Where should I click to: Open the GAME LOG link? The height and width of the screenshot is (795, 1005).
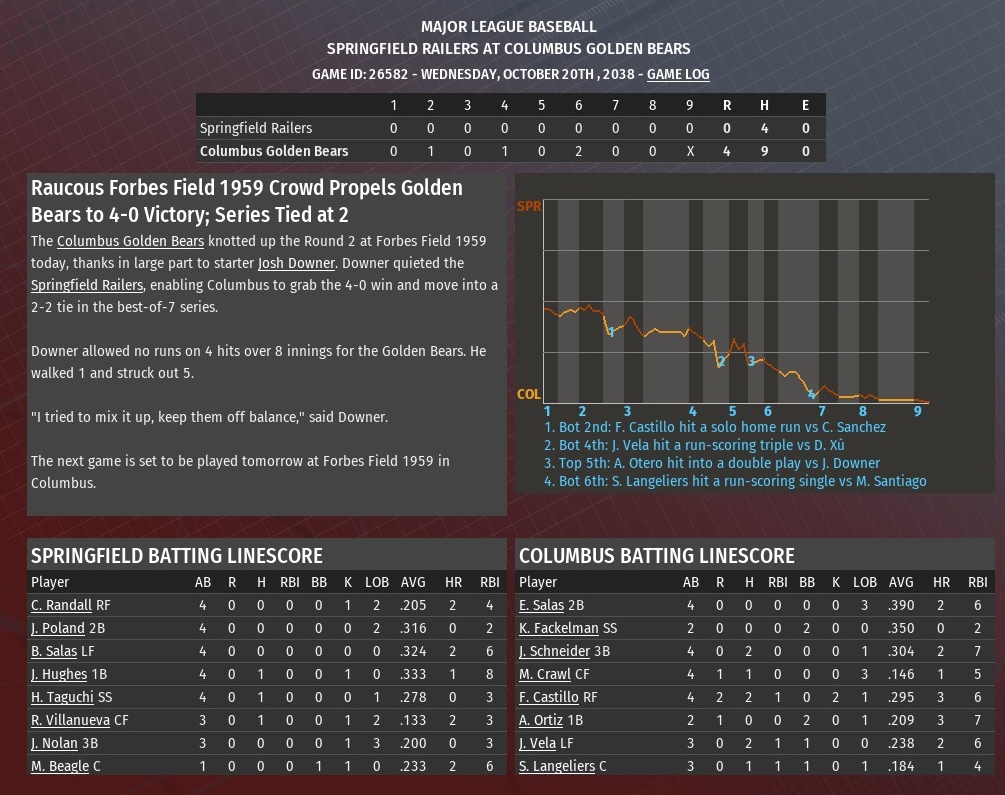click(678, 74)
